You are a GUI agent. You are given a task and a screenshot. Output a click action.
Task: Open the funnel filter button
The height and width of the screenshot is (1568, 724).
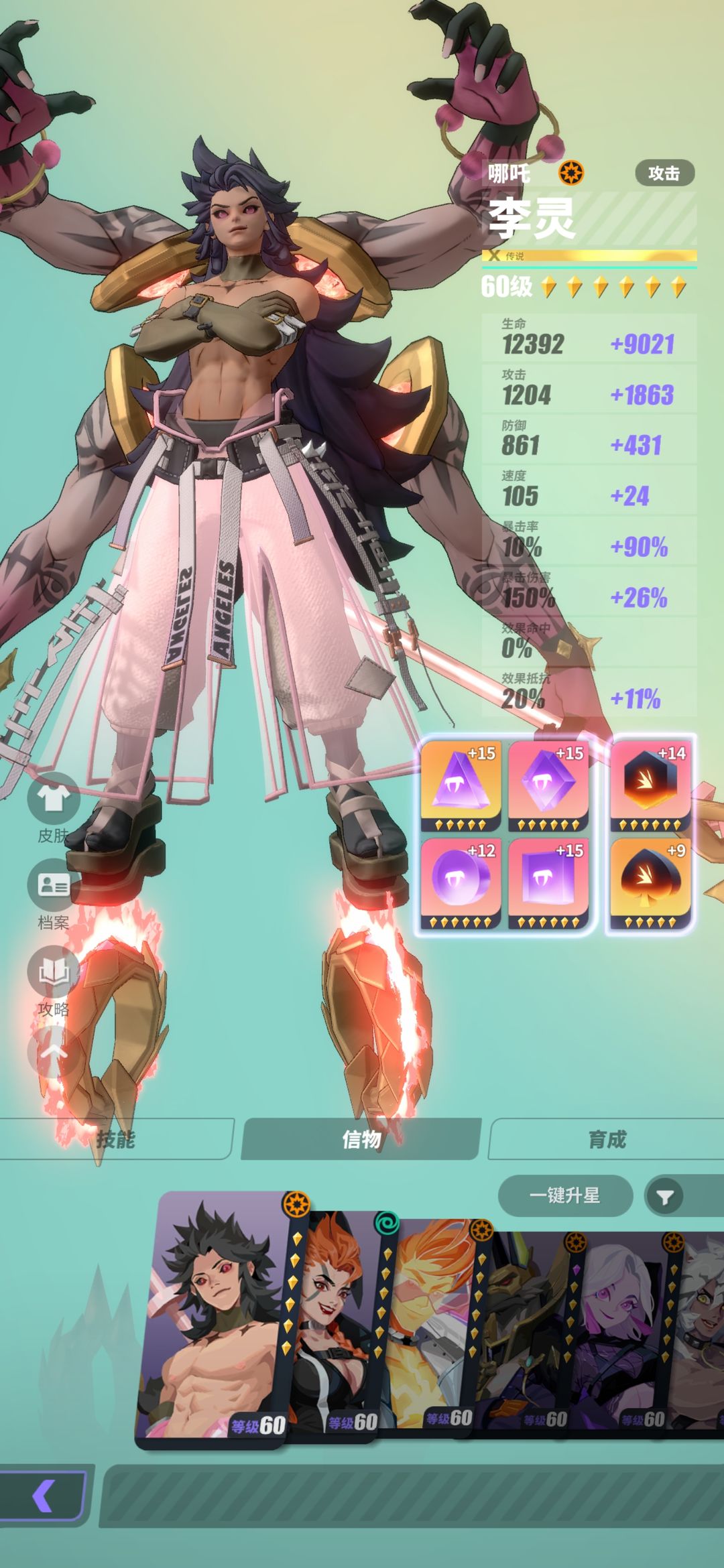[664, 1197]
